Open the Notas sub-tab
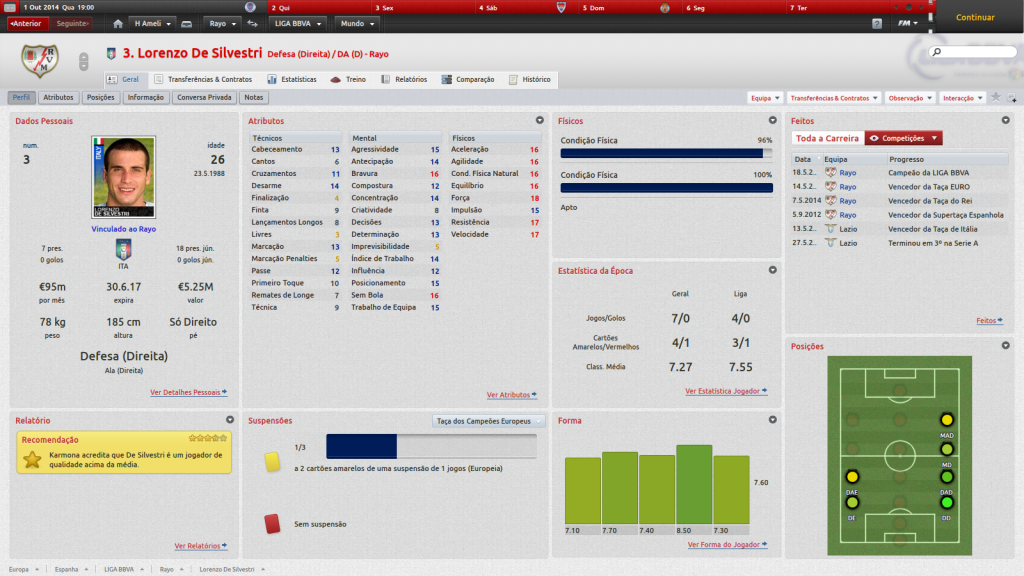 click(253, 98)
